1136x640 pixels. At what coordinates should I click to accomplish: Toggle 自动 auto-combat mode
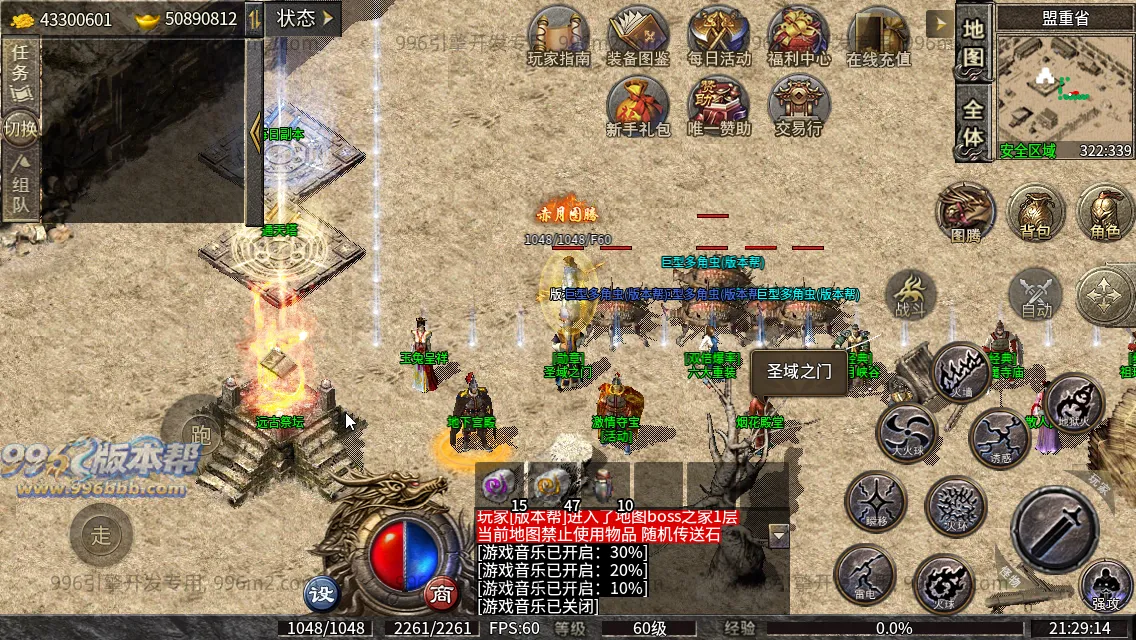click(x=1036, y=297)
